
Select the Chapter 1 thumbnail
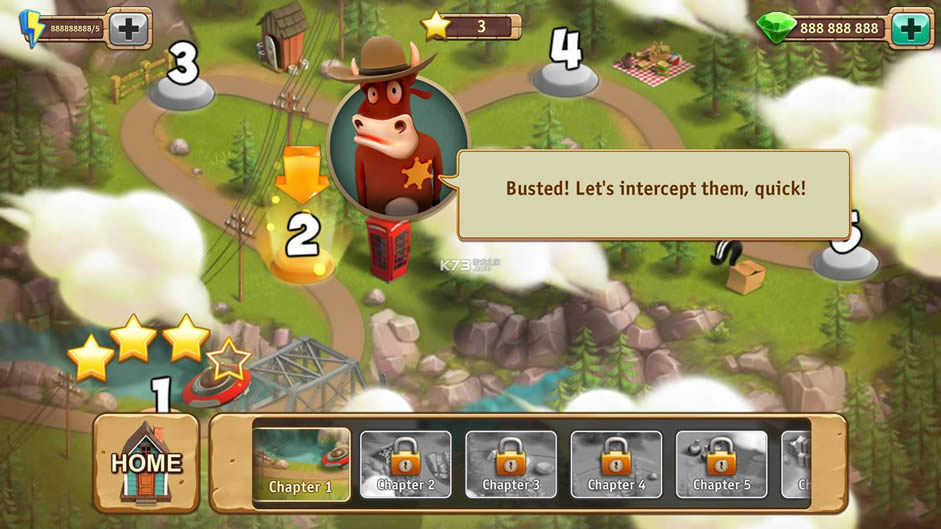[301, 464]
